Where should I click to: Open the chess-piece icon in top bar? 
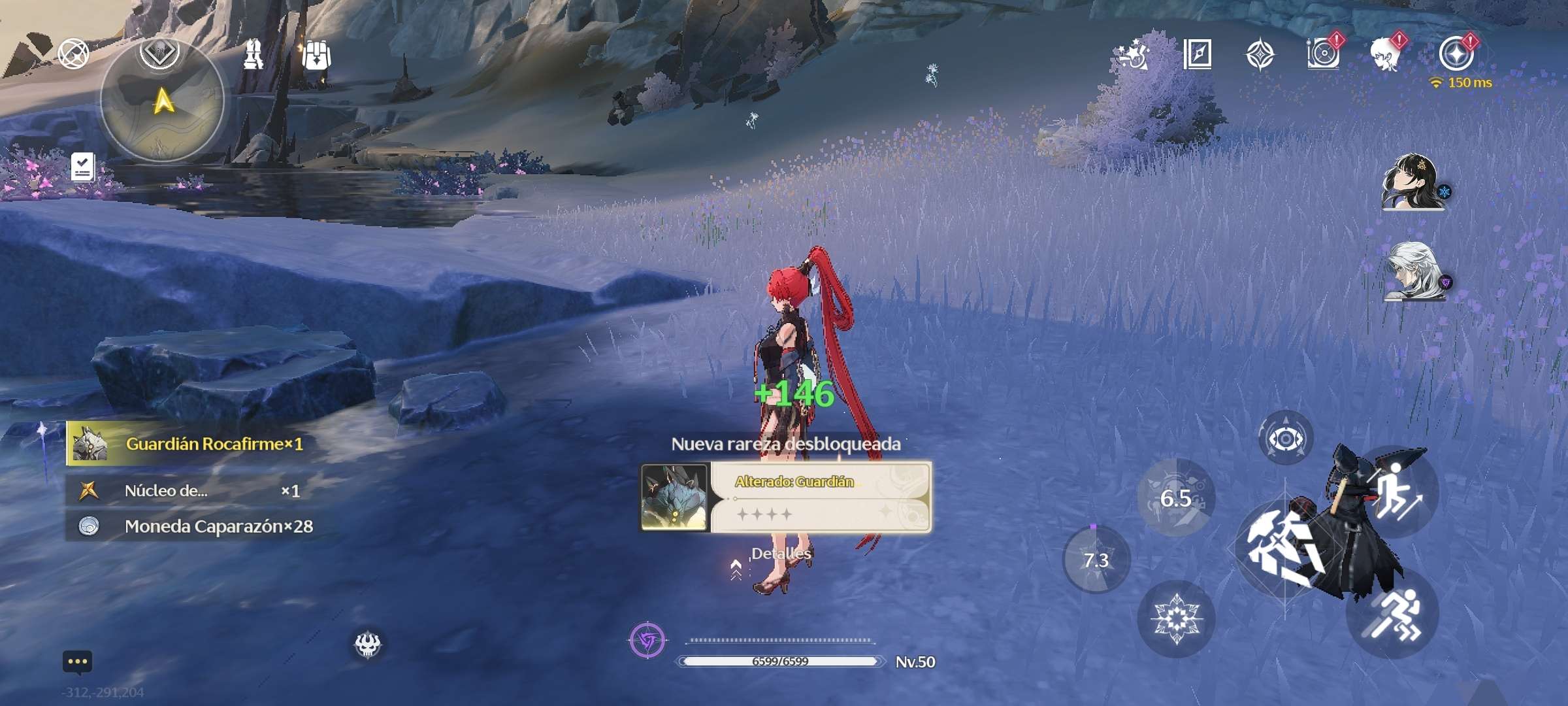(253, 54)
